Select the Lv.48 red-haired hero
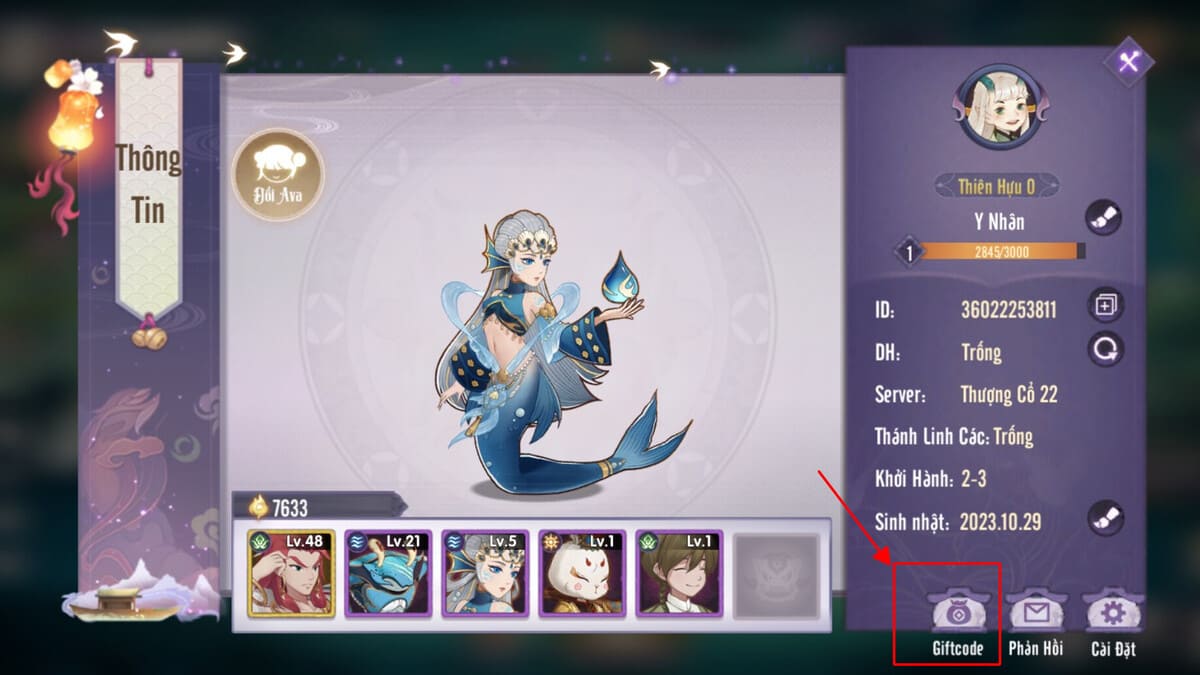This screenshot has width=1200, height=675. pos(292,573)
